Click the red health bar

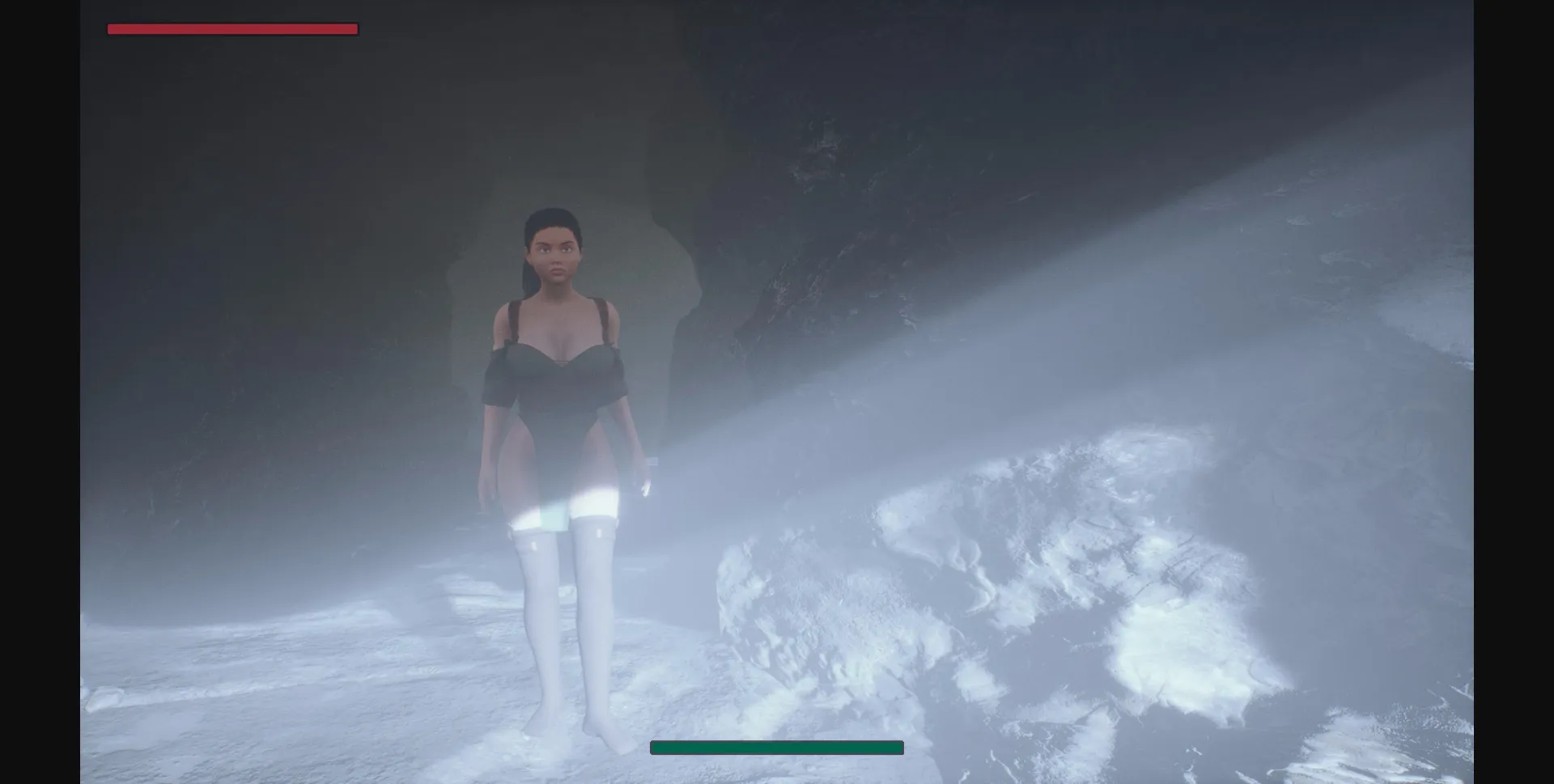click(x=231, y=28)
